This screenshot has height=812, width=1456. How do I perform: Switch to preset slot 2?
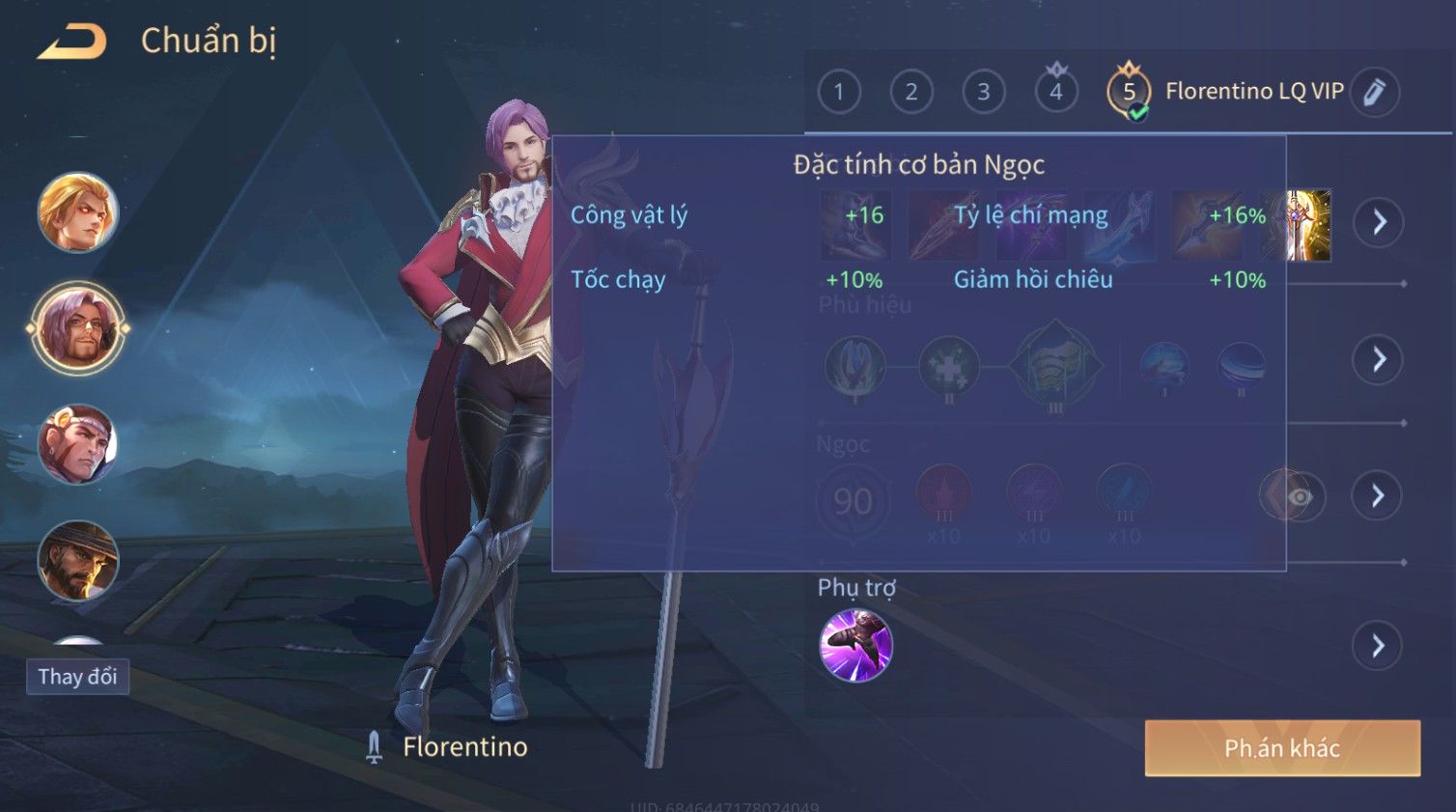tap(910, 92)
